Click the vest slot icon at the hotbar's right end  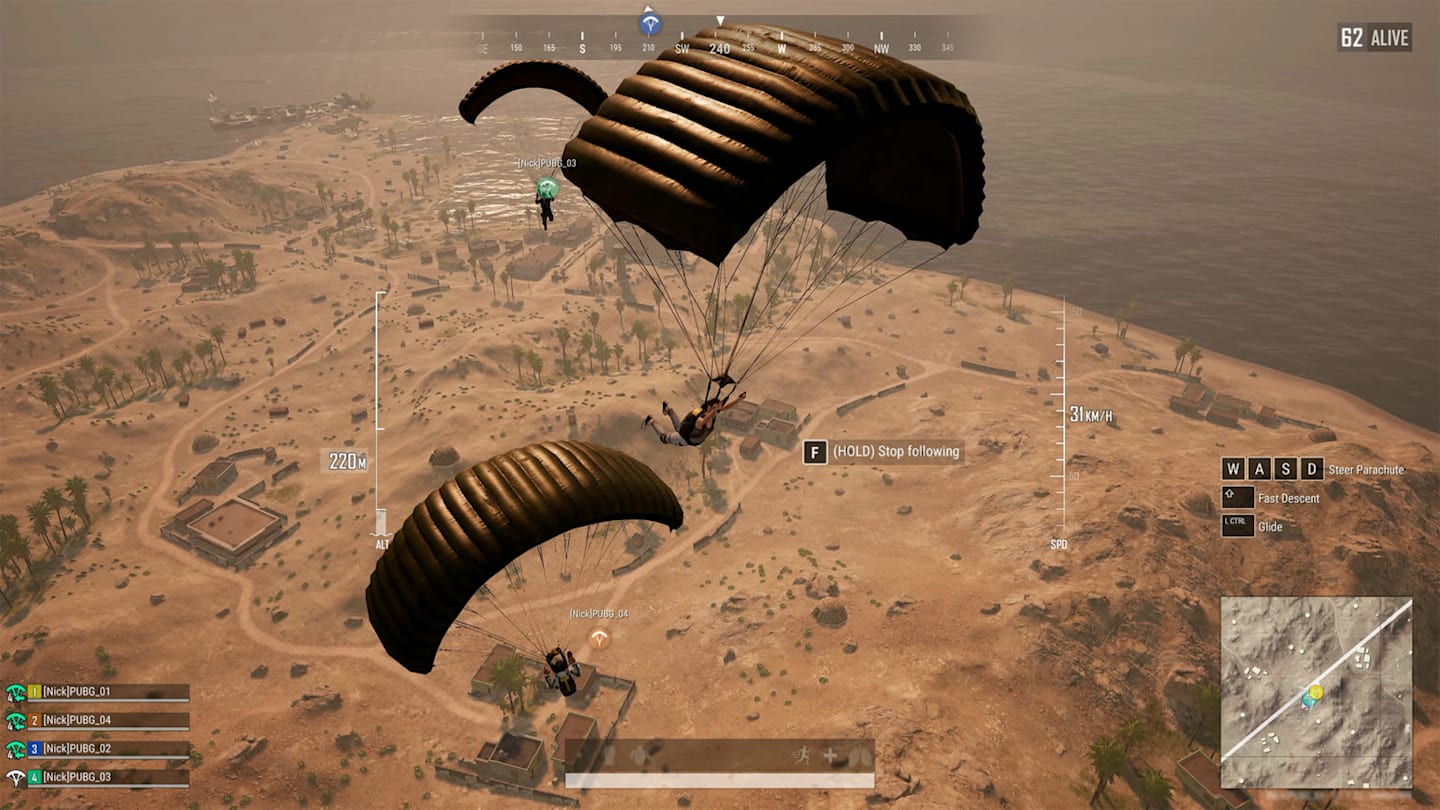(x=862, y=757)
